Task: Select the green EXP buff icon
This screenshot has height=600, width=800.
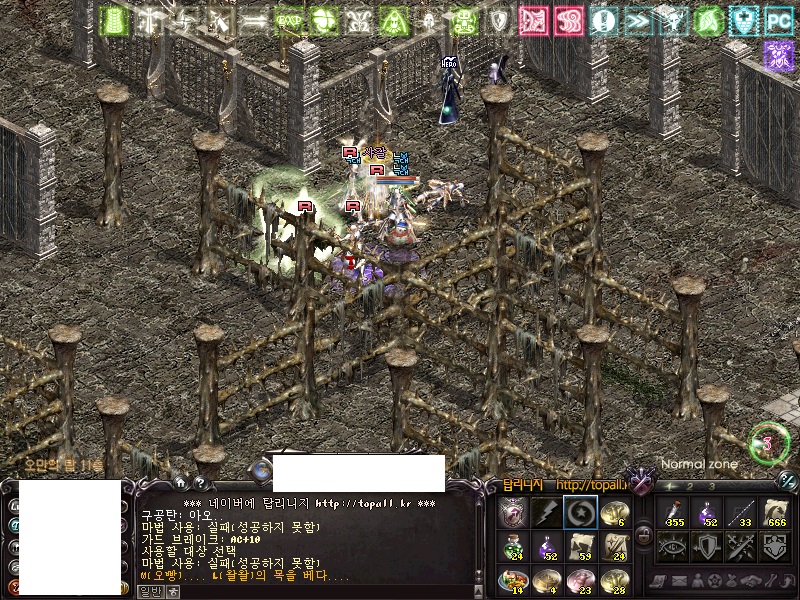Action: (288, 20)
